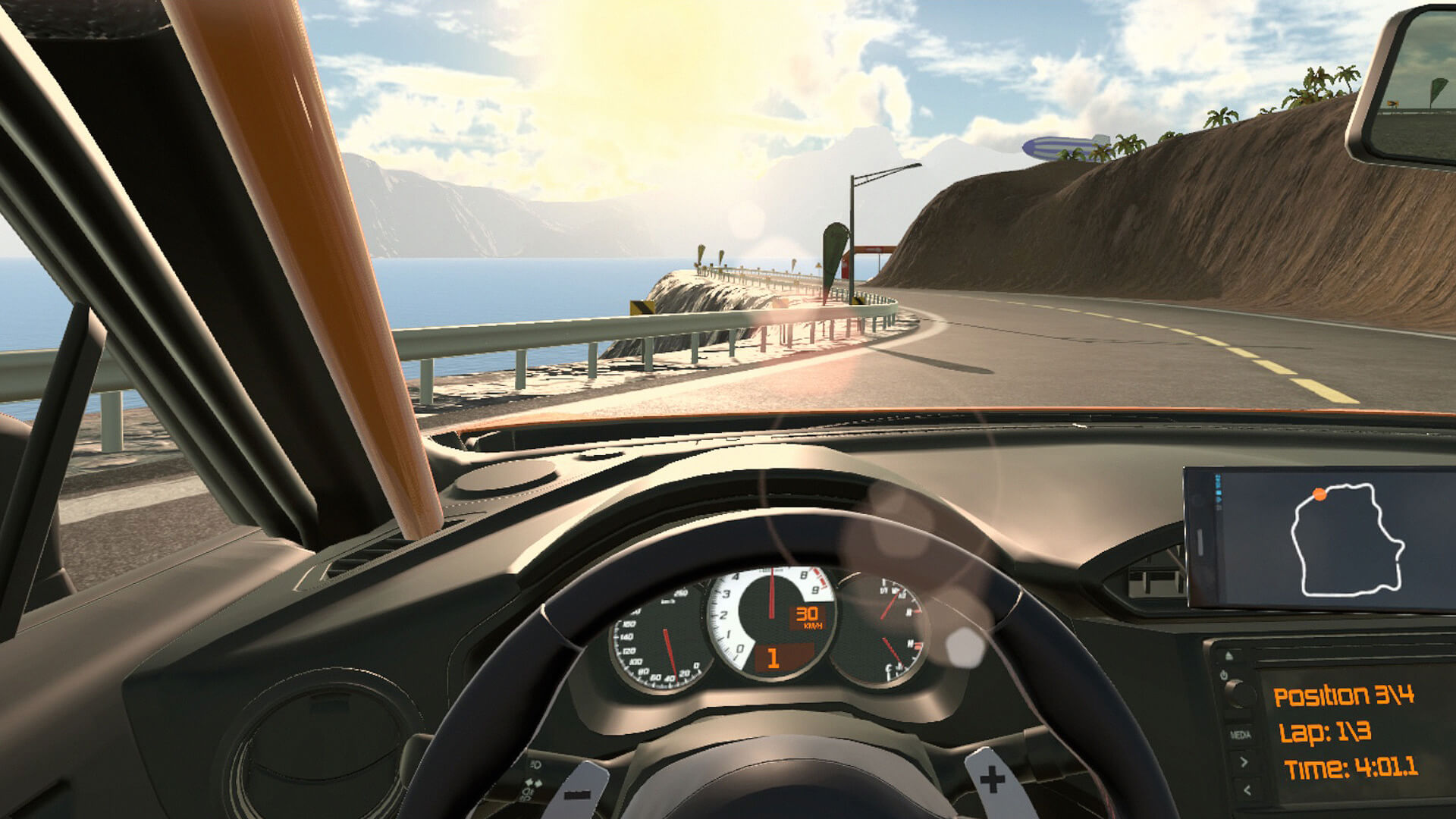Tap the orange car marker on the GPS map
The image size is (1456, 819).
[1319, 494]
